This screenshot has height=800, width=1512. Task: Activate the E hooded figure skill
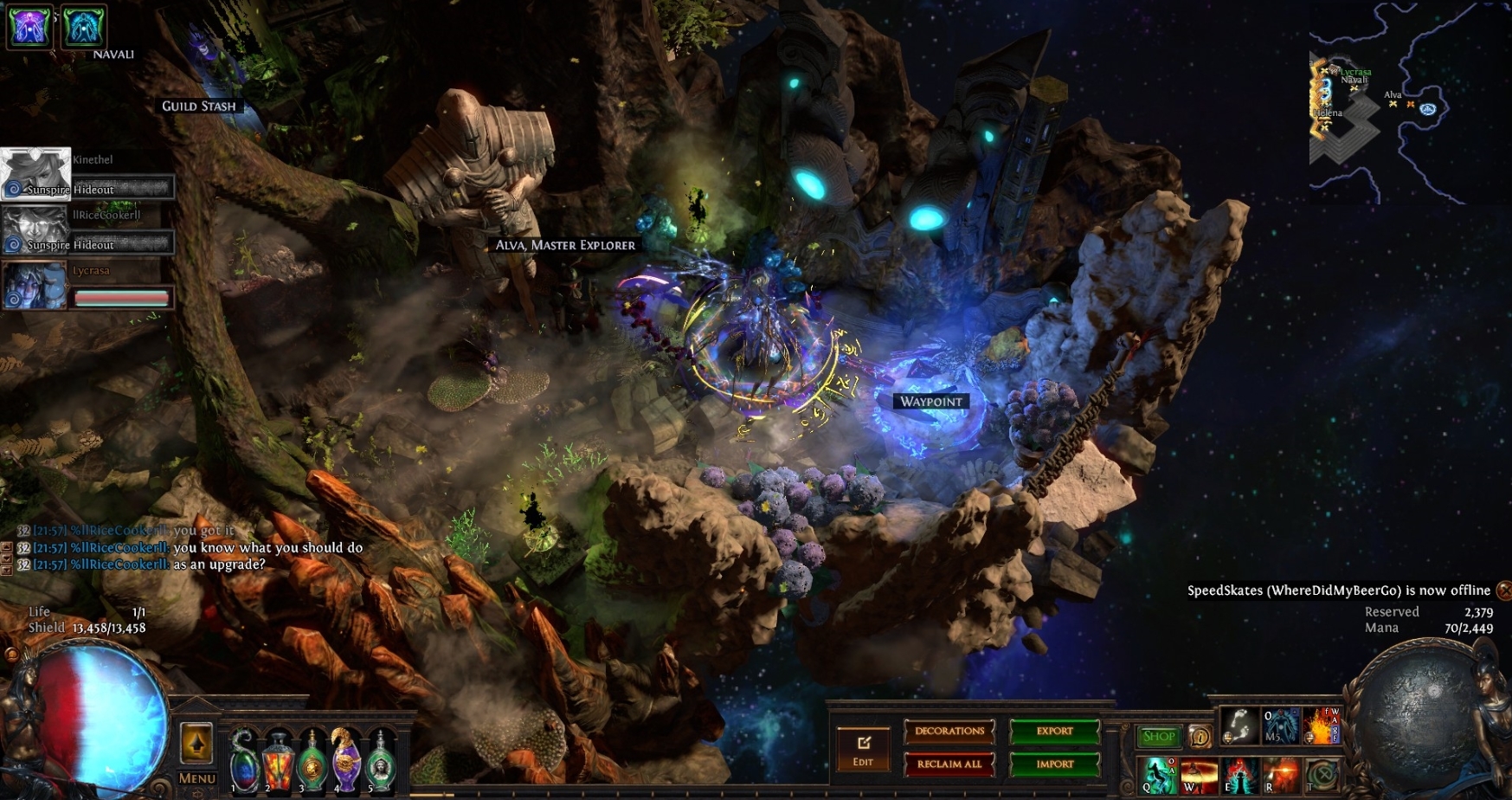coord(1240,775)
